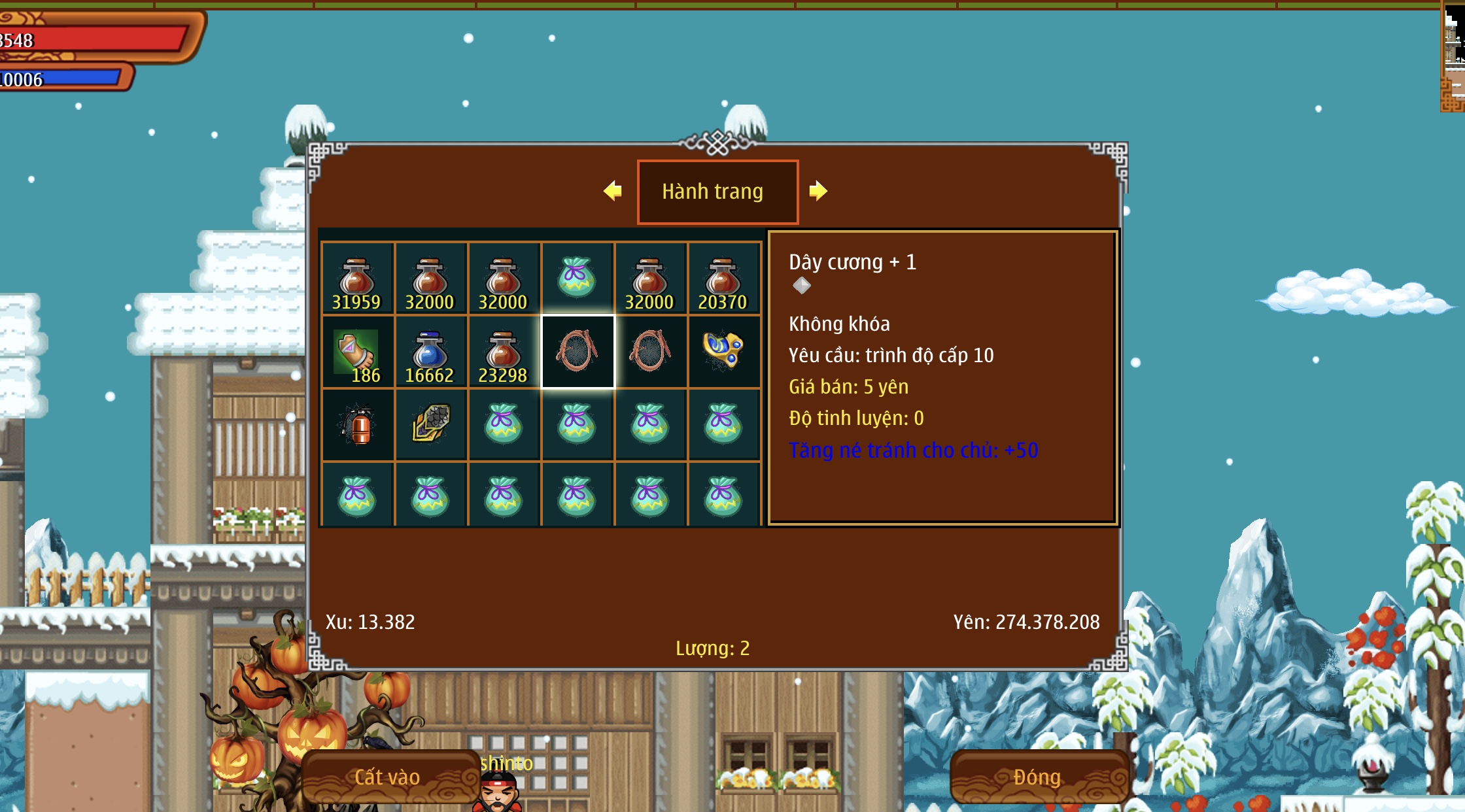
Task: Go to next tab with right arrow
Action: pos(818,191)
